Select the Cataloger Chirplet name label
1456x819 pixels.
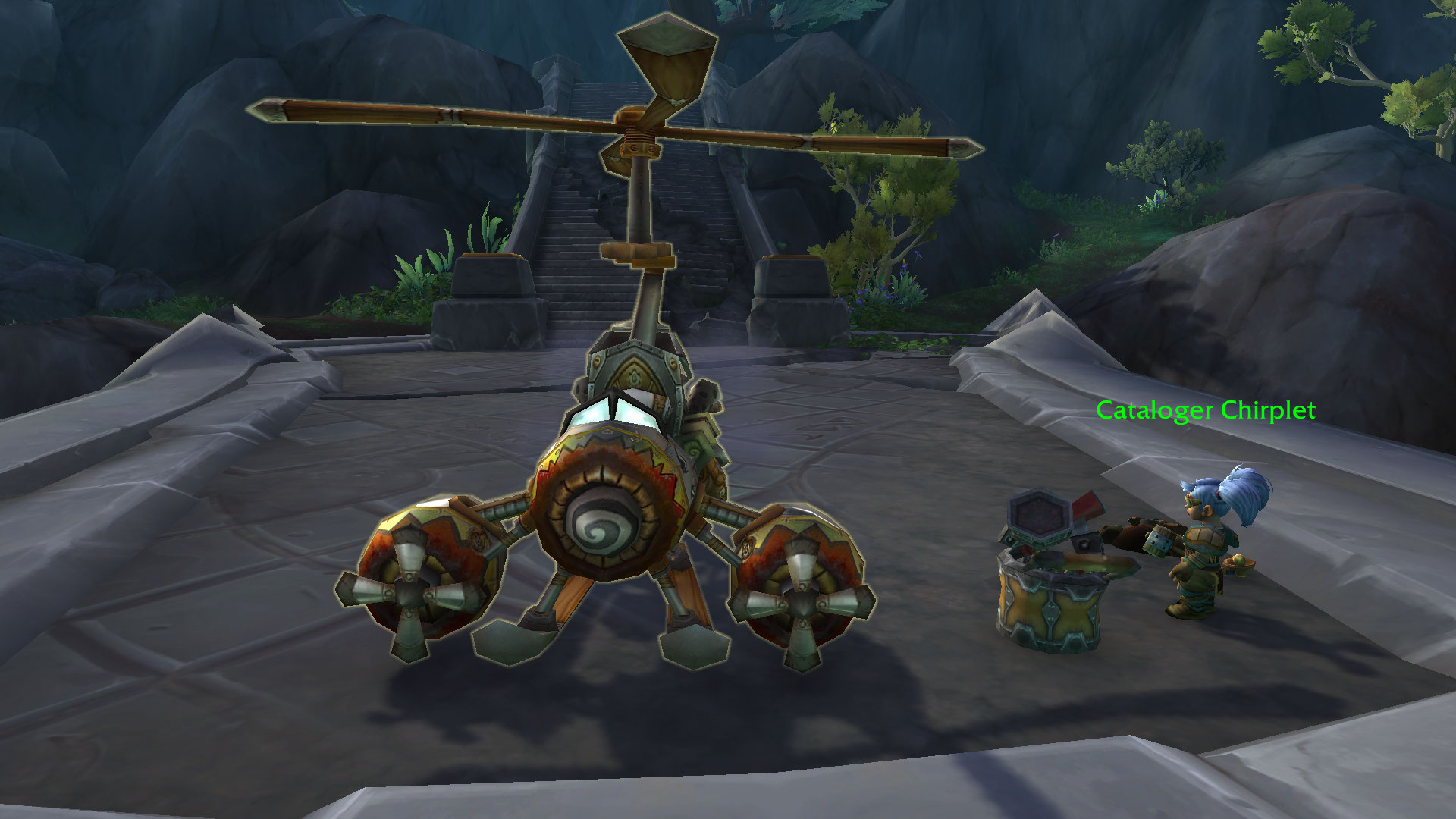pos(1205,411)
